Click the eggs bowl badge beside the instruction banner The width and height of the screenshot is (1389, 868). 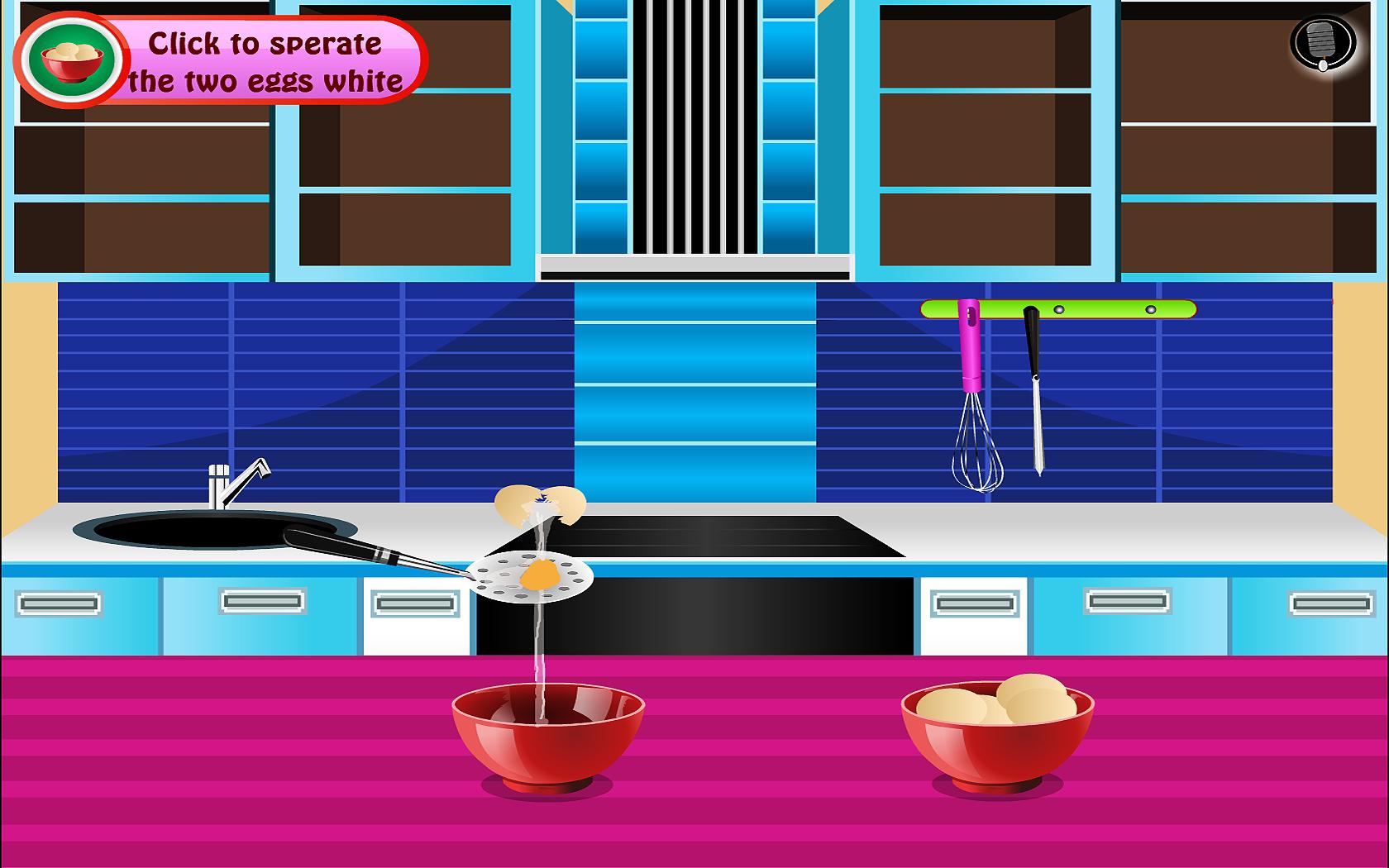click(70, 58)
